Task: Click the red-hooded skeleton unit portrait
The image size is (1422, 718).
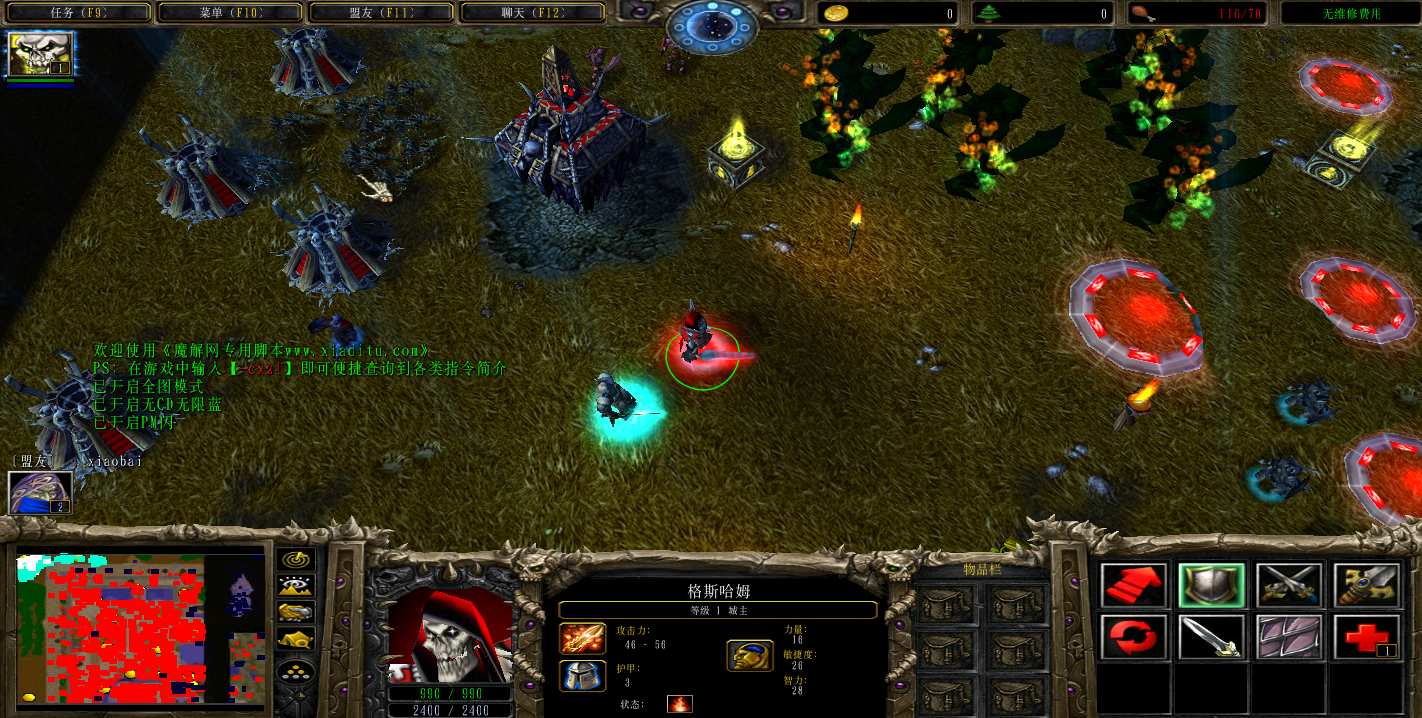Action: (x=450, y=635)
